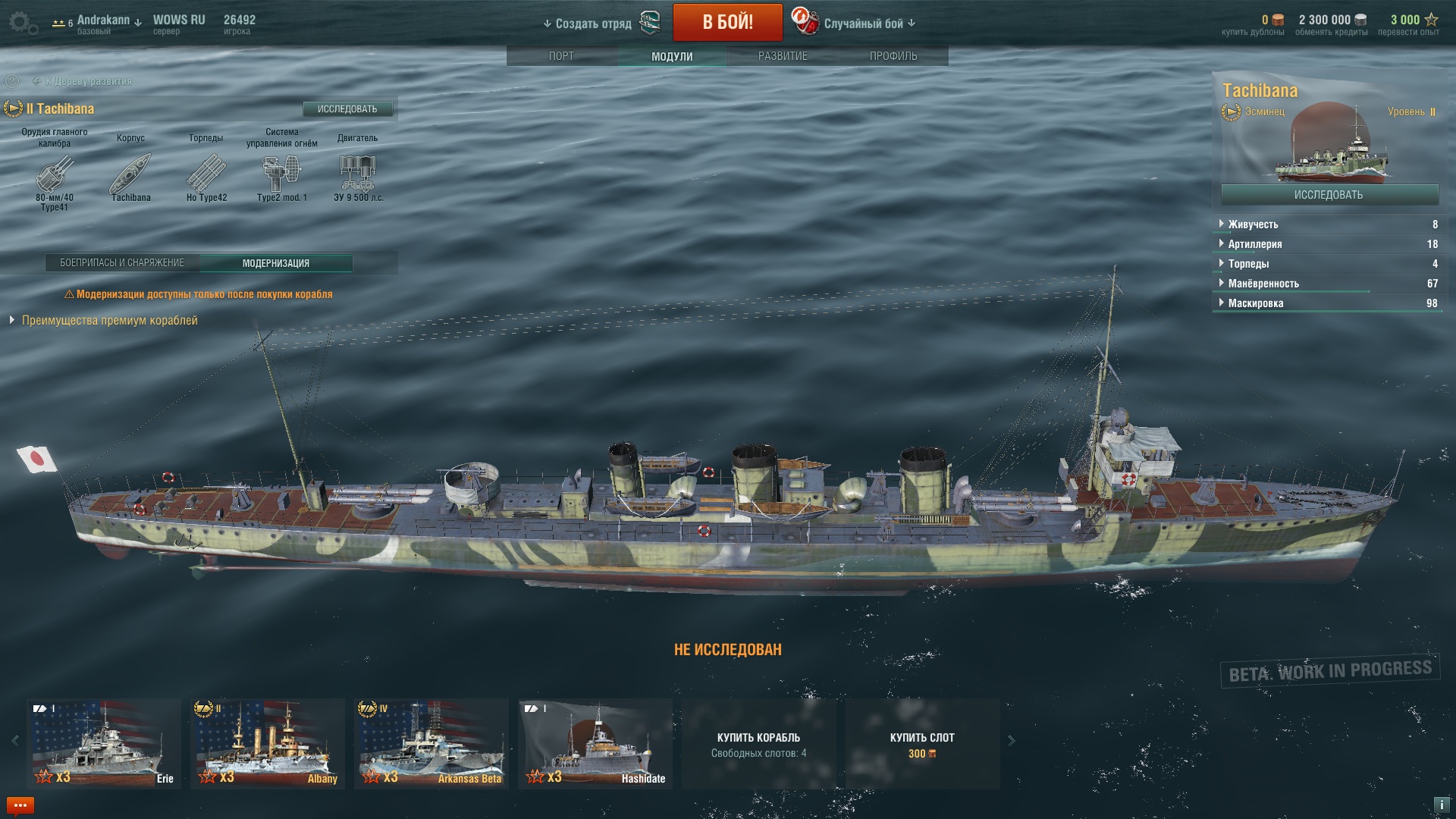Screen dimensions: 1456x819
Task: Select the ЭУ 9 500 л.с. engine module
Action: (x=358, y=174)
